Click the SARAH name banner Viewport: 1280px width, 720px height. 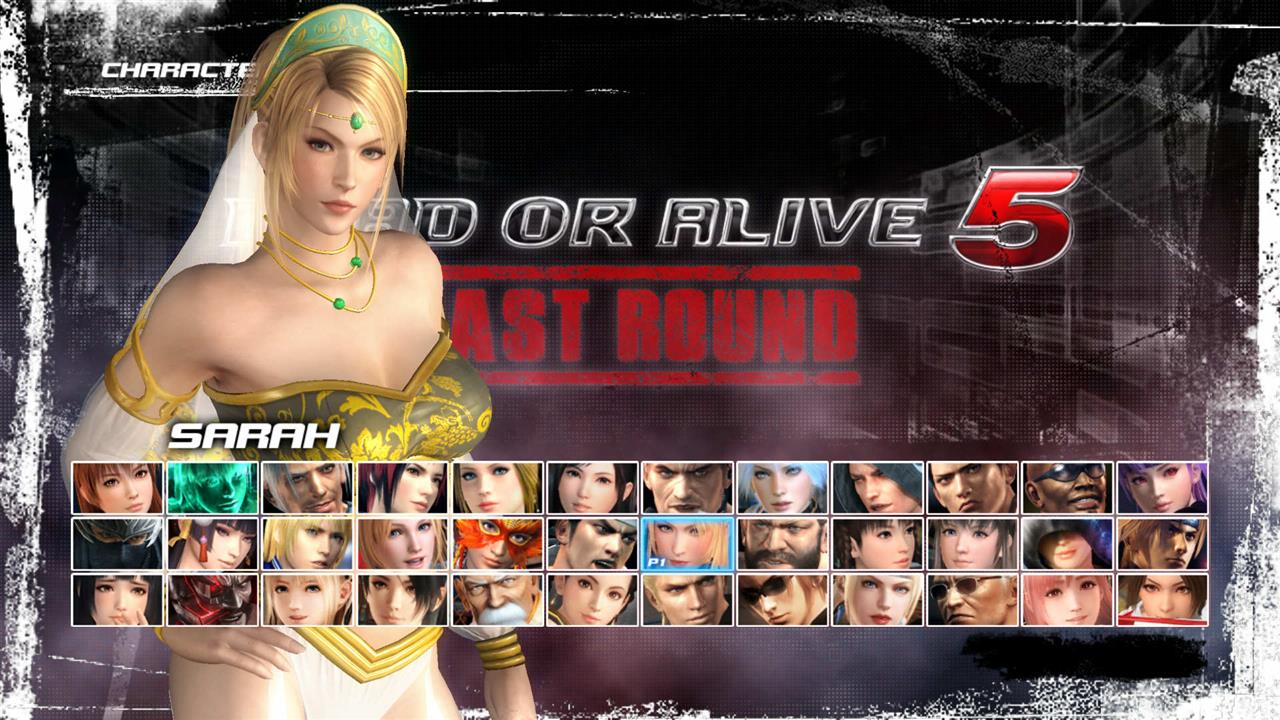[x=255, y=437]
